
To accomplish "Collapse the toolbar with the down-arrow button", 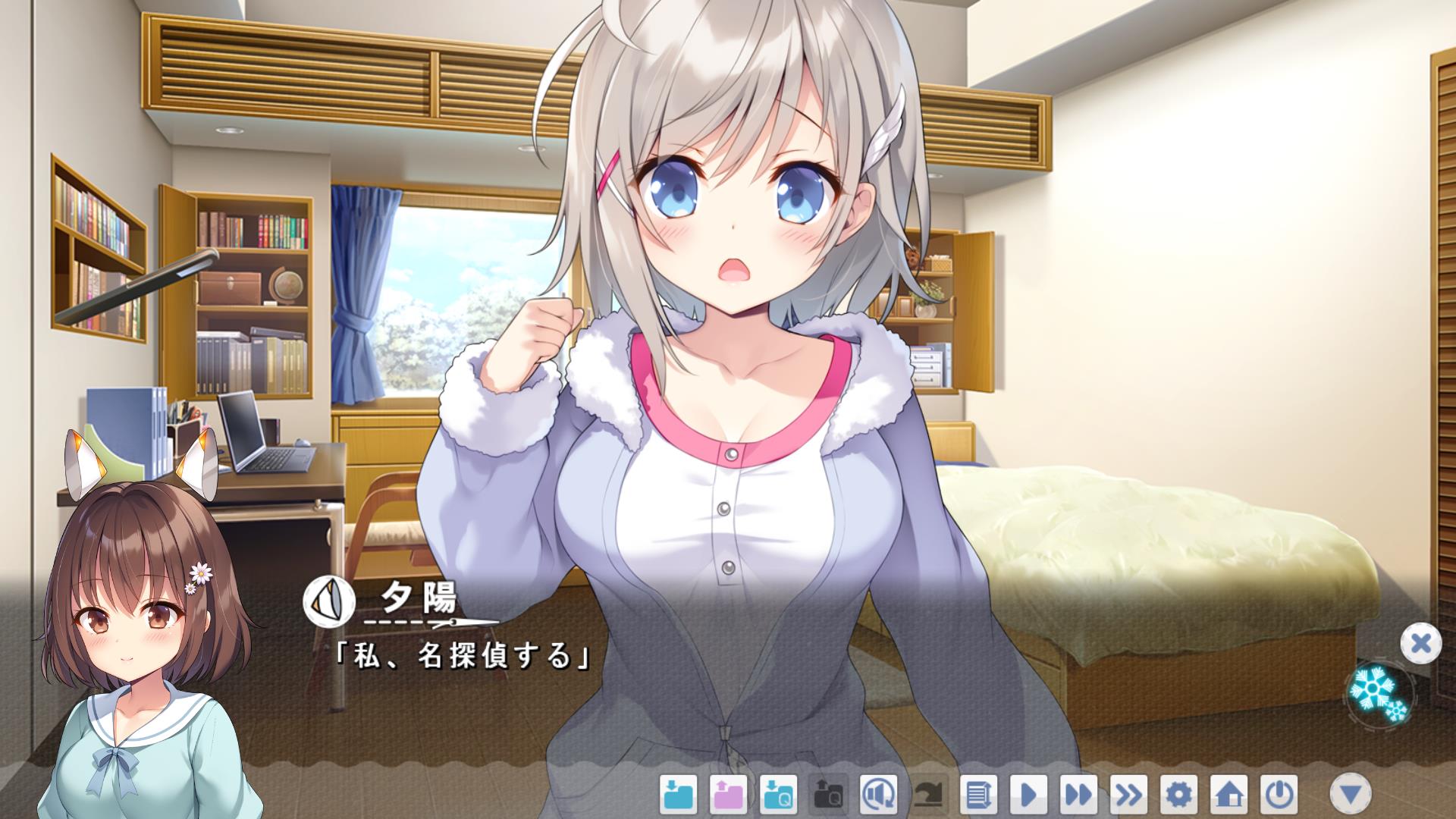I will pos(1351,794).
